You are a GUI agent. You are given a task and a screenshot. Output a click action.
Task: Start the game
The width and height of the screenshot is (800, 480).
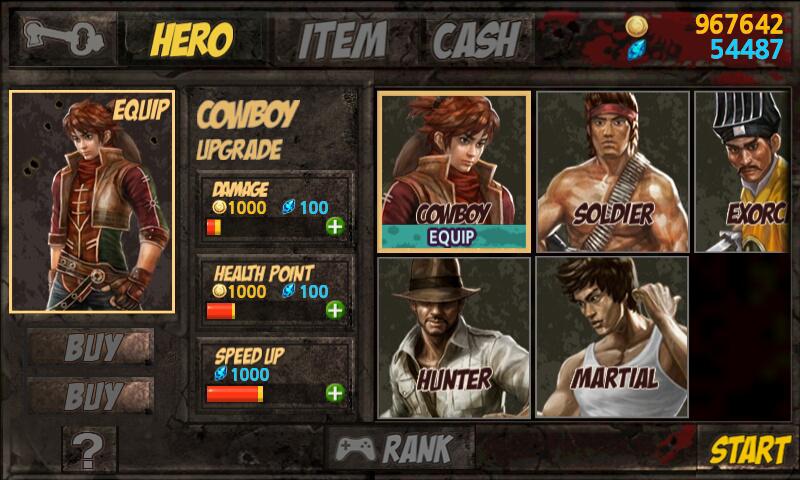coord(749,450)
